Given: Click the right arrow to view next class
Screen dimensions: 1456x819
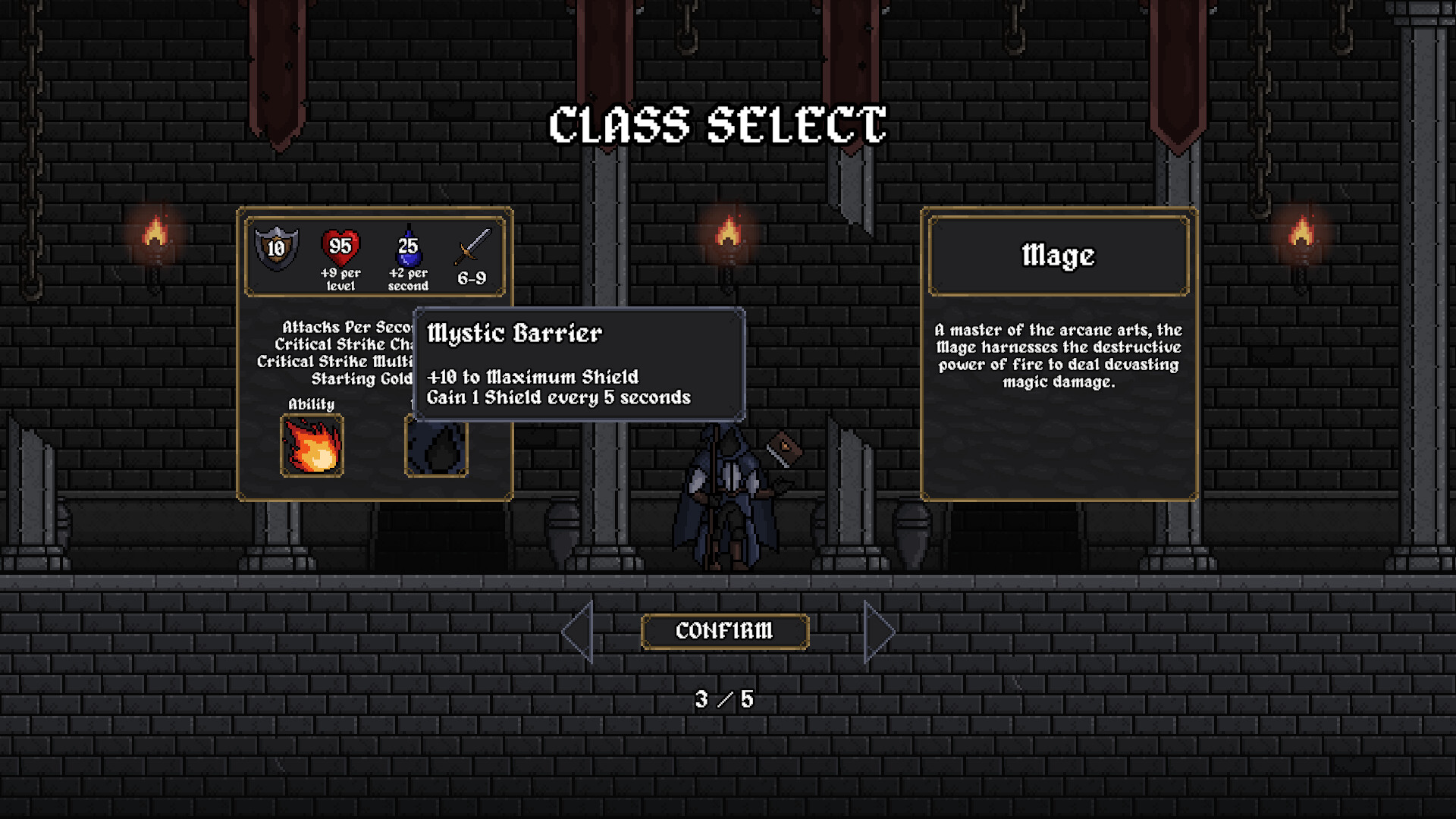Looking at the screenshot, I should tap(878, 630).
